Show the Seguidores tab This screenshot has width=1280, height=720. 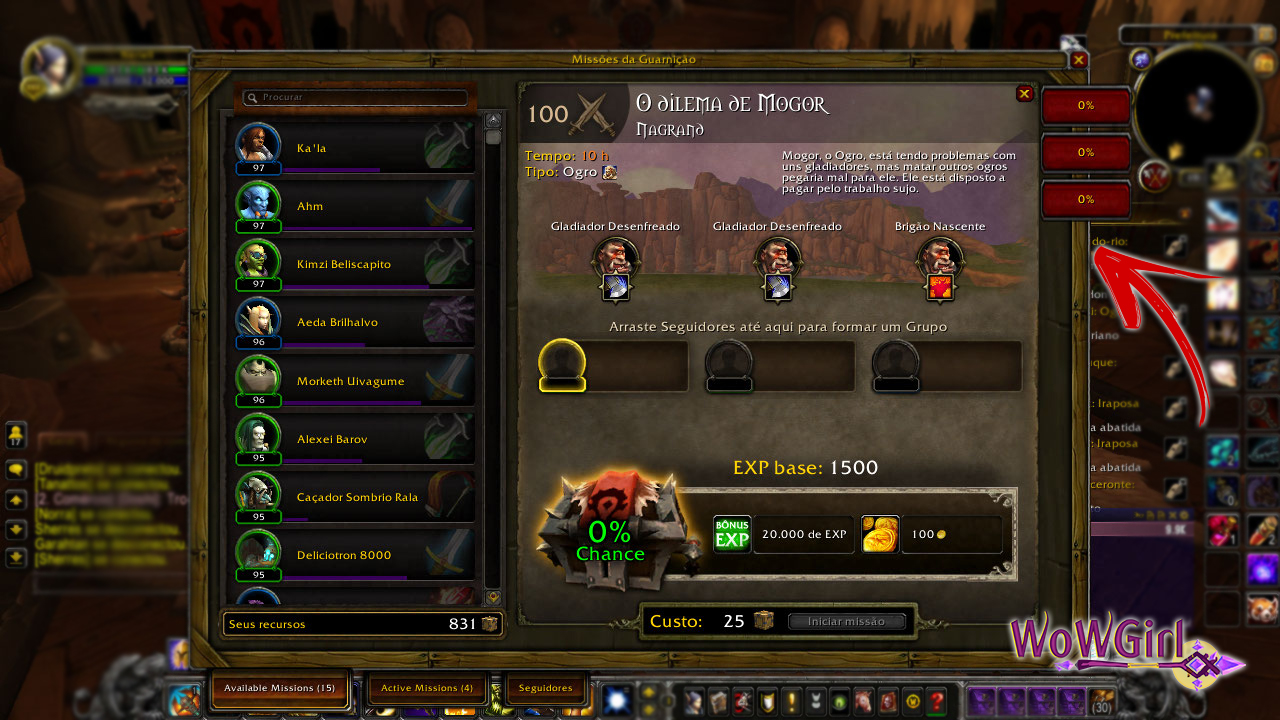[545, 688]
